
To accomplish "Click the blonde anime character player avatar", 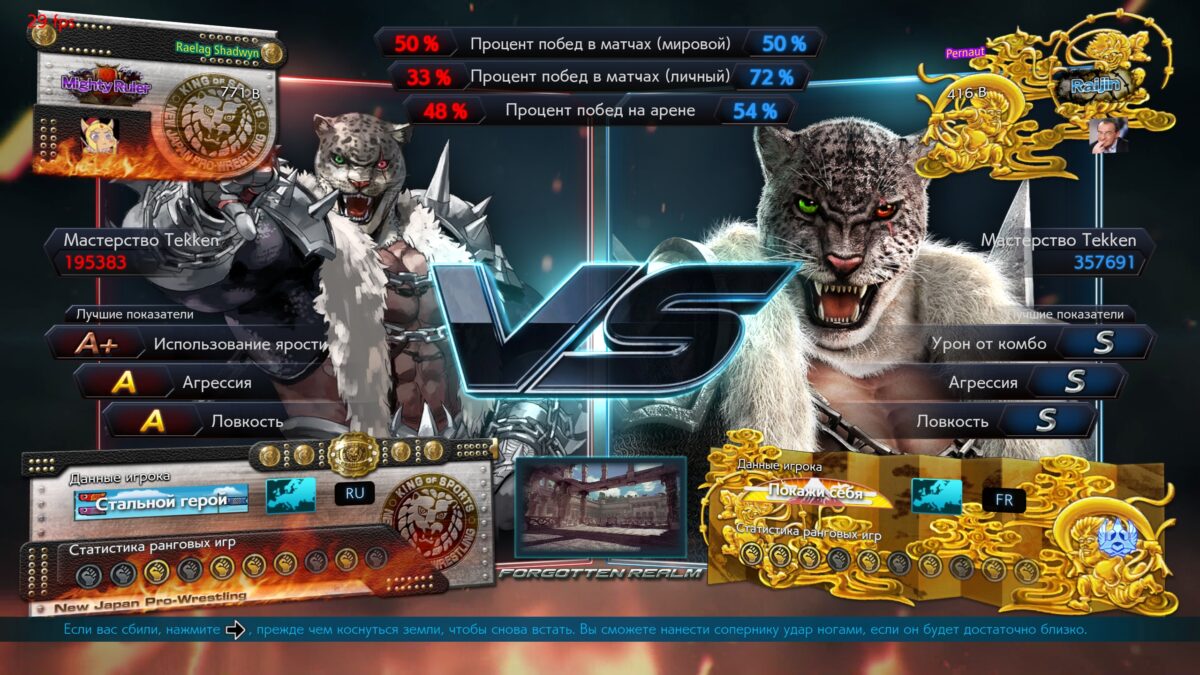I will (x=99, y=133).
